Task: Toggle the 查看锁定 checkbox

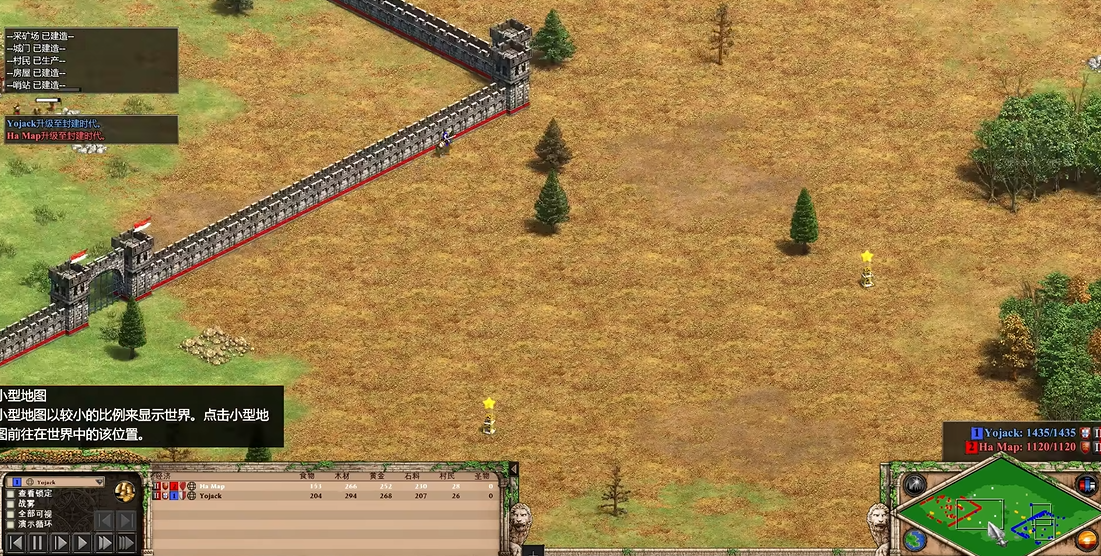Action: [x=11, y=494]
